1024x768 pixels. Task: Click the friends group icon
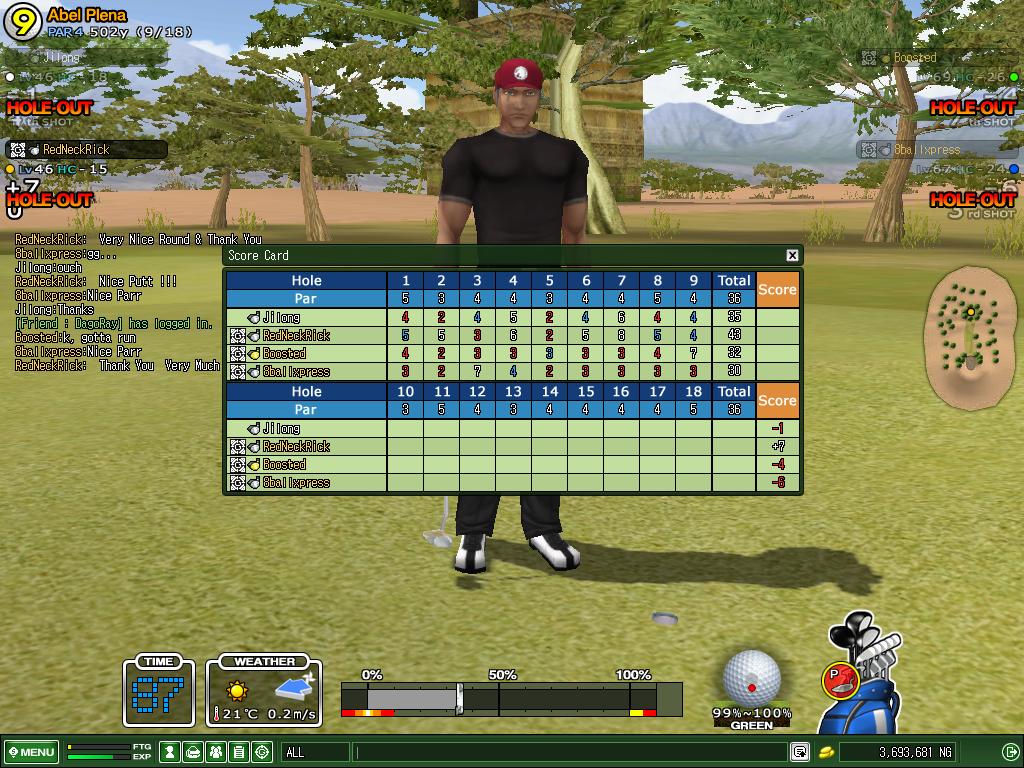point(216,752)
